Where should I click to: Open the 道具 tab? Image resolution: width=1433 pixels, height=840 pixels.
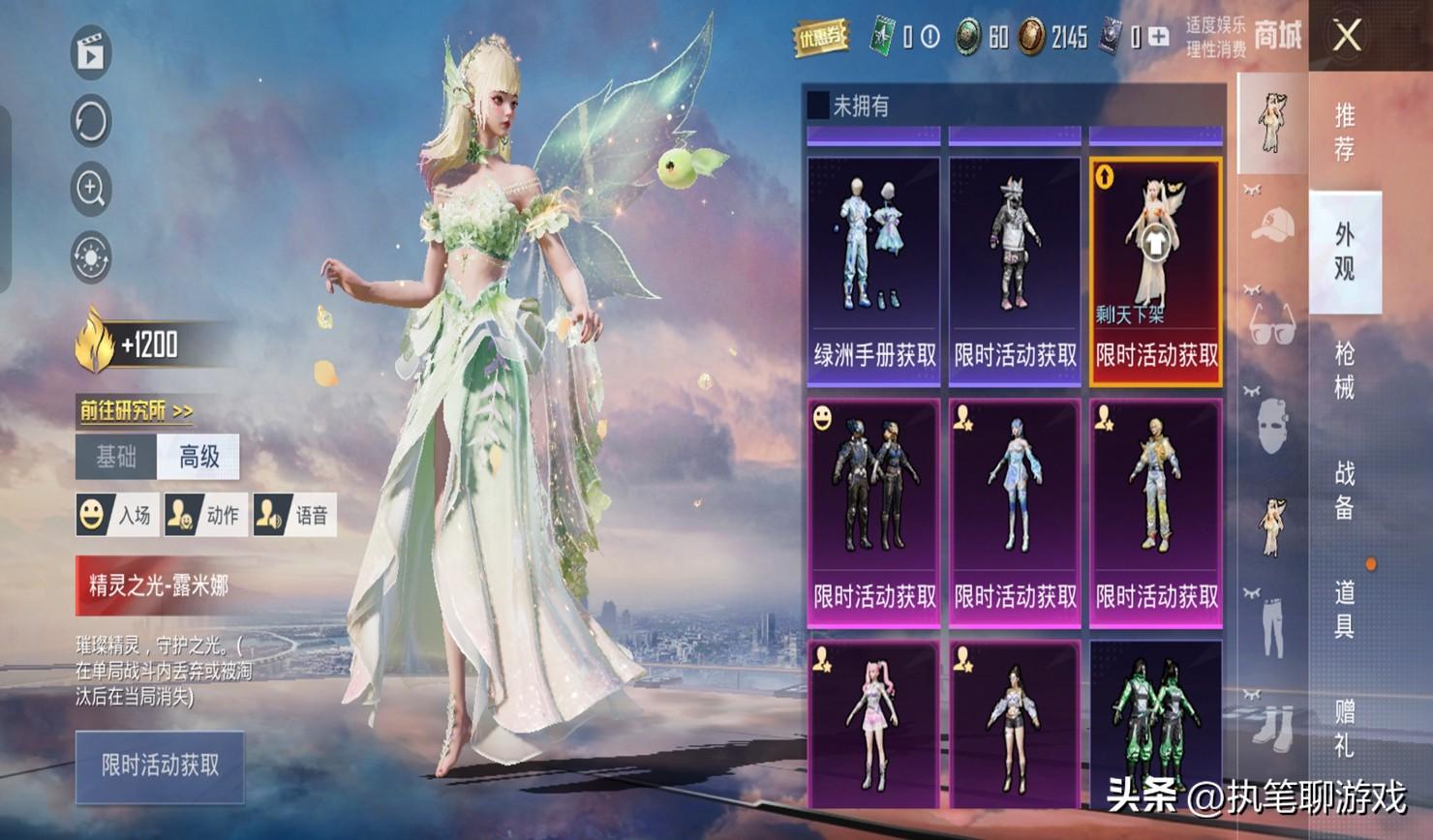[x=1345, y=610]
